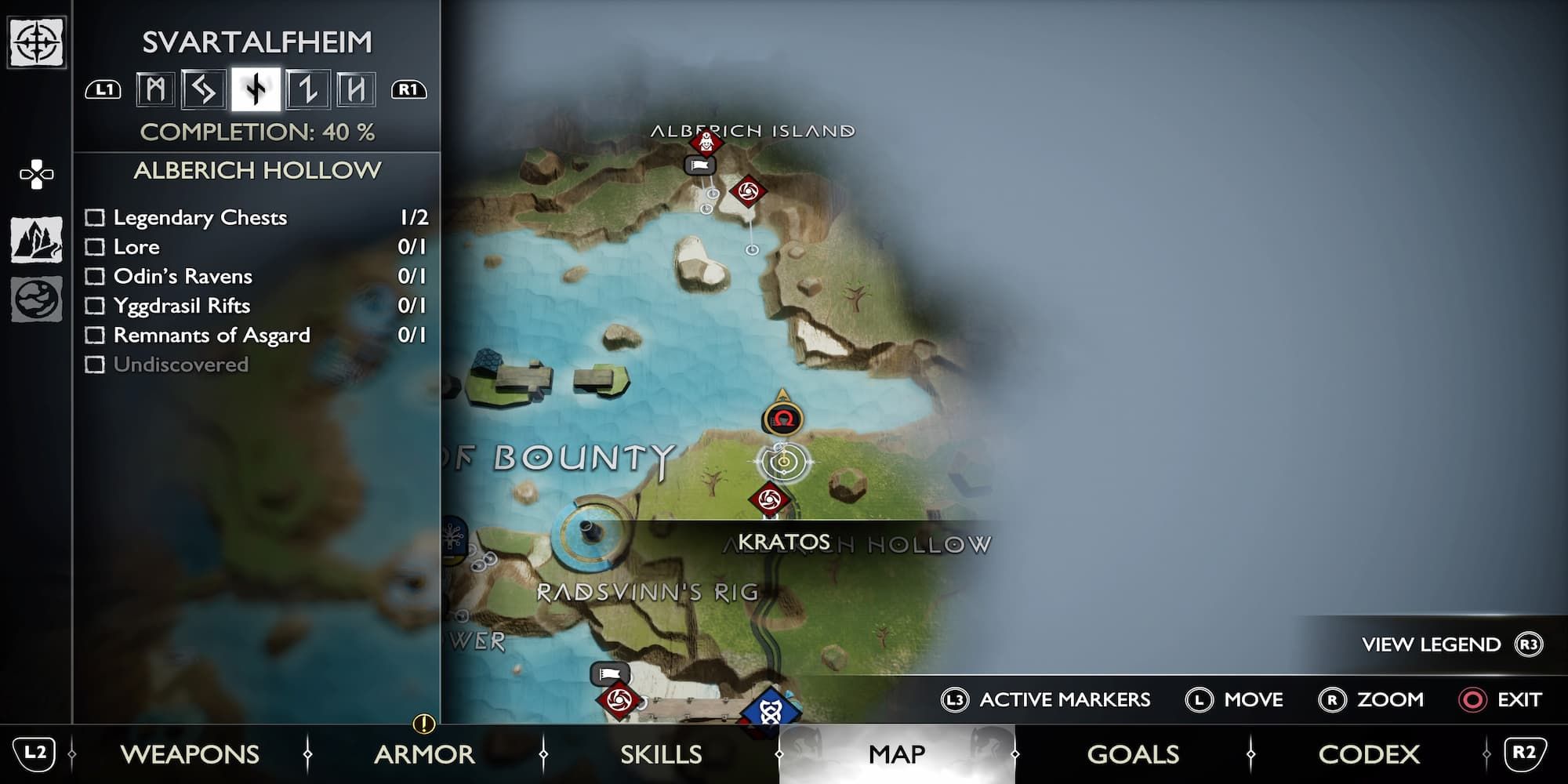Enable the Yggdrasil Rifts checkbox
The image size is (1568, 784).
point(96,306)
